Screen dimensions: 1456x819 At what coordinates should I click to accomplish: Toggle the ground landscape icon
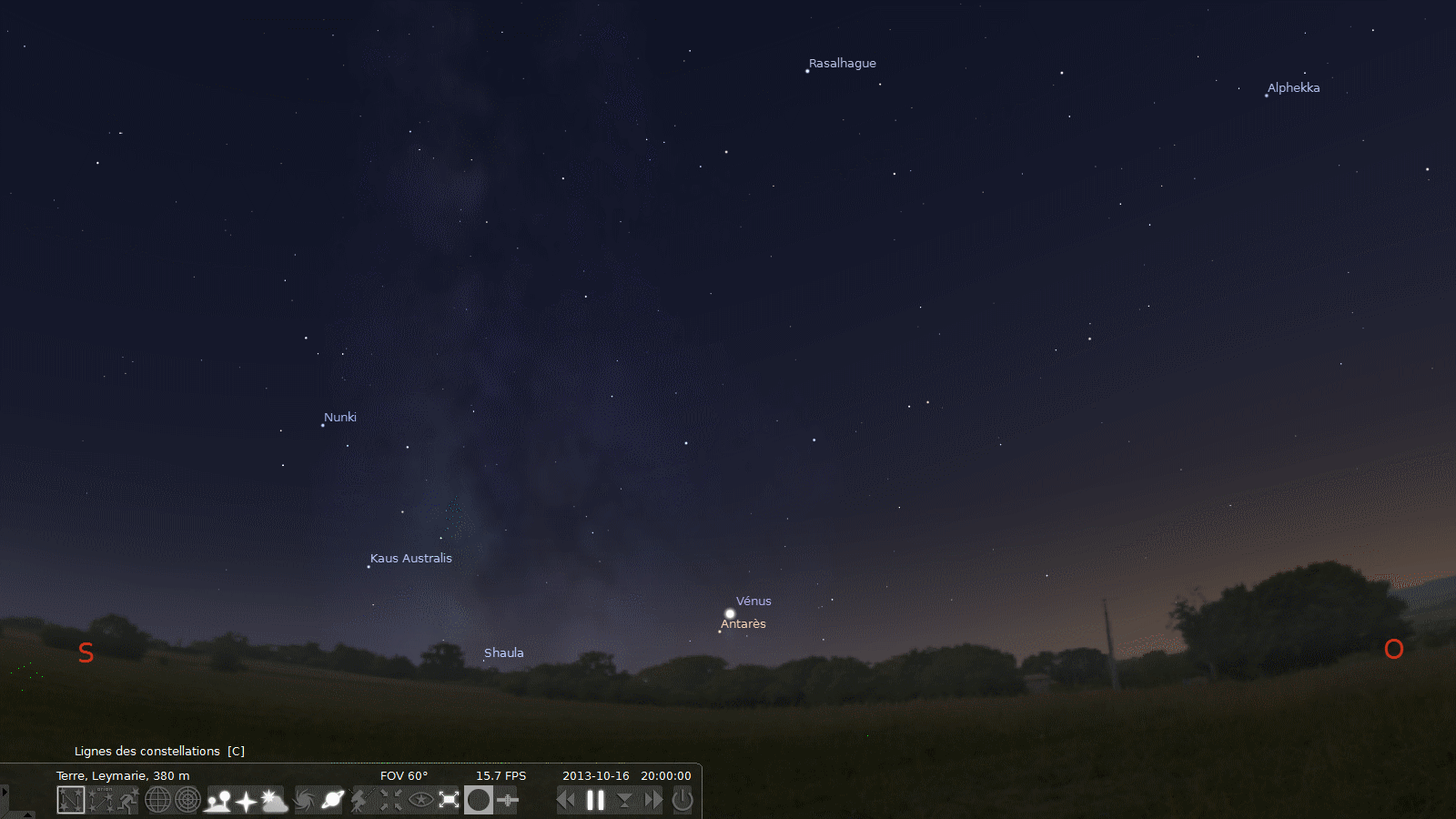pyautogui.click(x=218, y=800)
